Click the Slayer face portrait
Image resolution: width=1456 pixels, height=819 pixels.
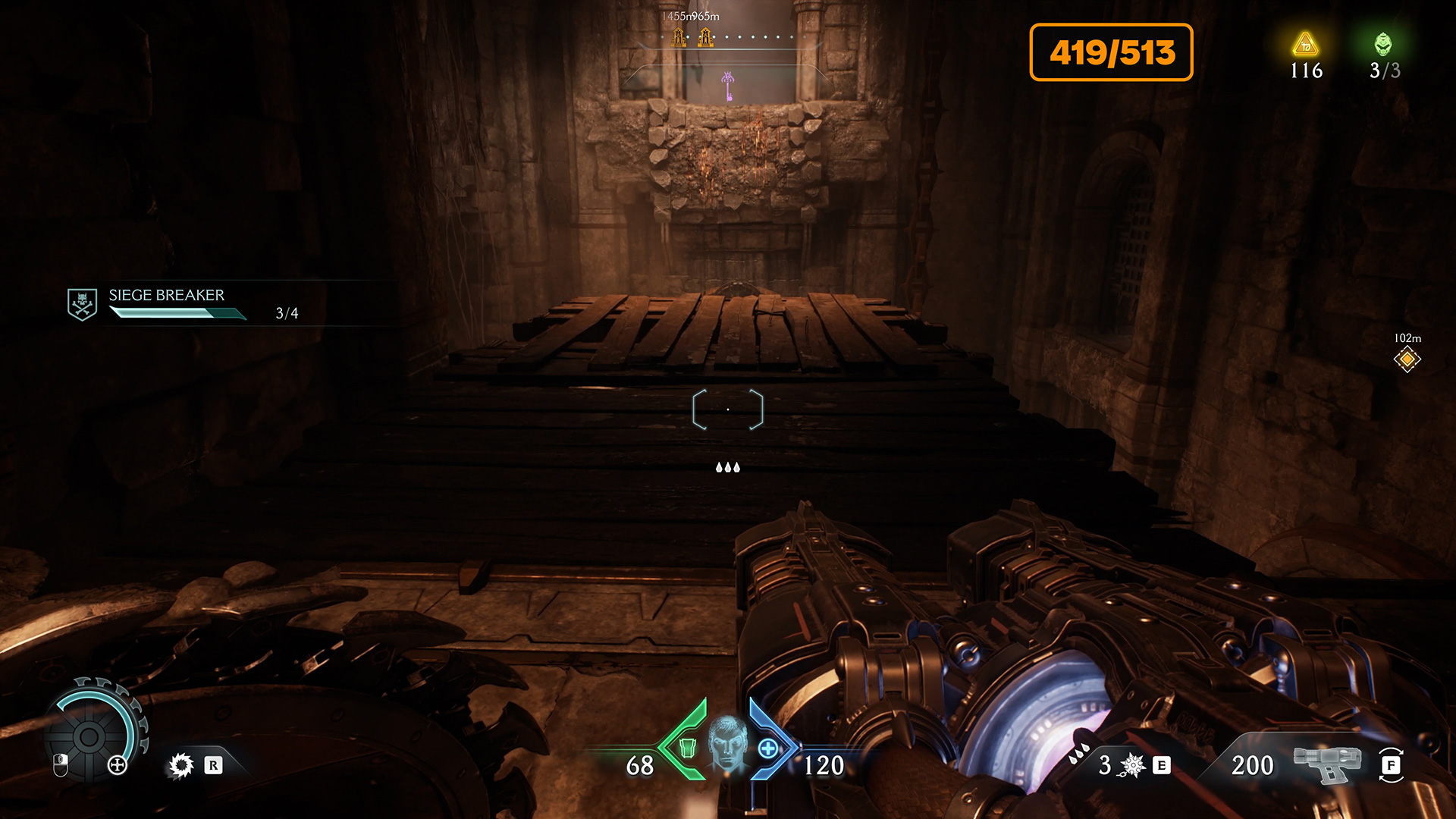pyautogui.click(x=727, y=744)
